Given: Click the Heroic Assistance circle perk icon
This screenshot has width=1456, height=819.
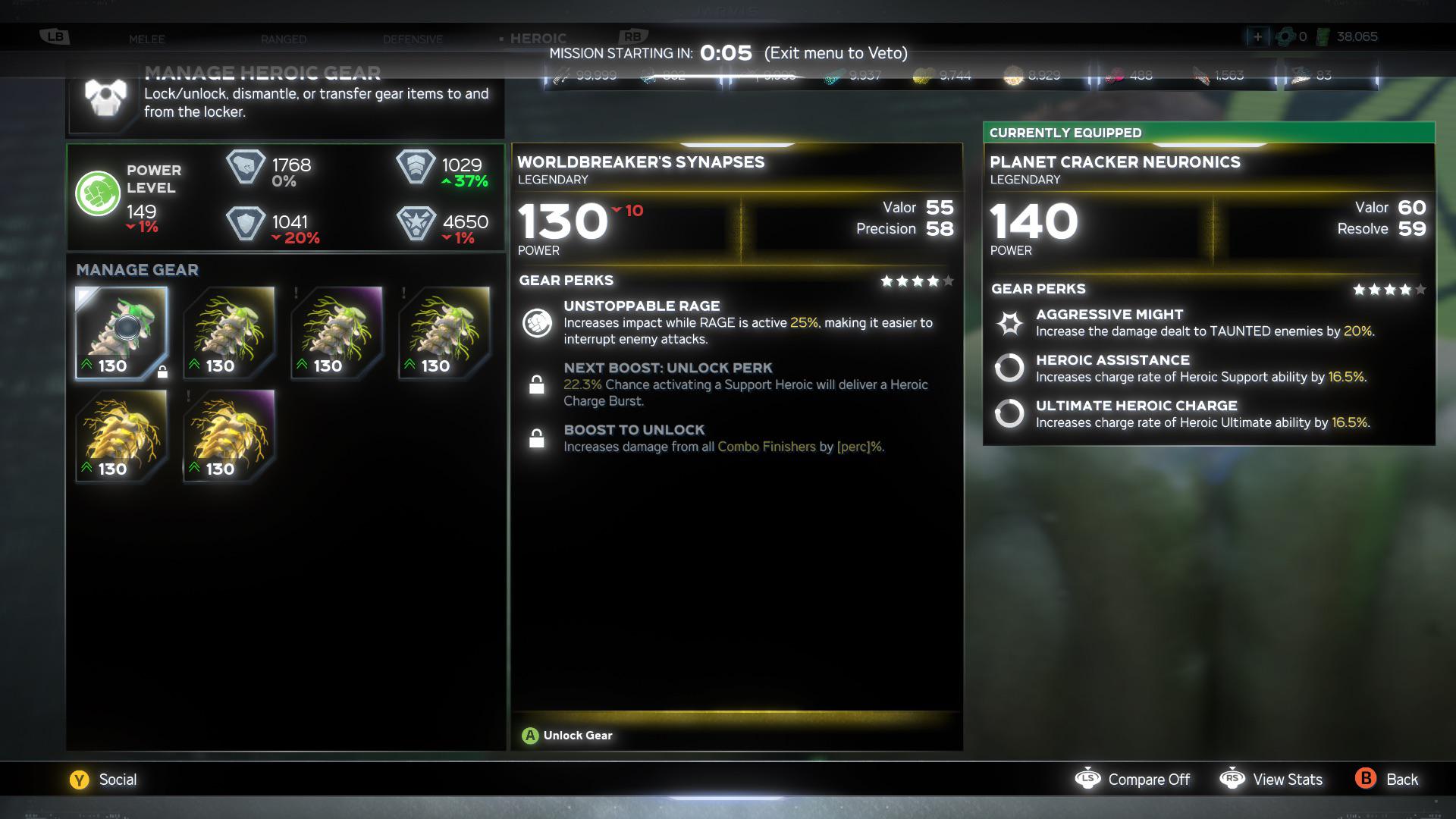Looking at the screenshot, I should [1010, 369].
